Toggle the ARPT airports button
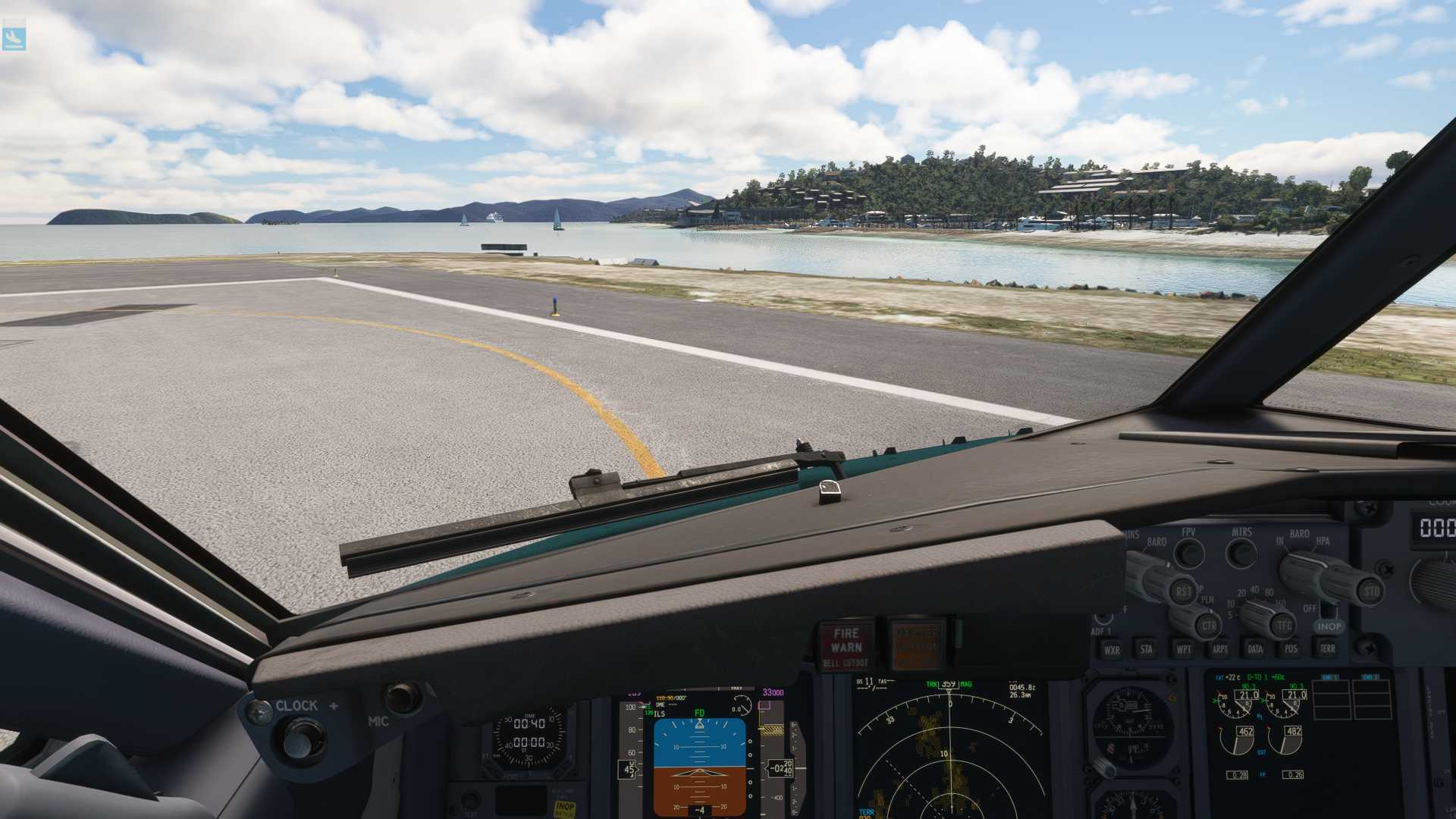This screenshot has width=1456, height=819. tap(1219, 649)
